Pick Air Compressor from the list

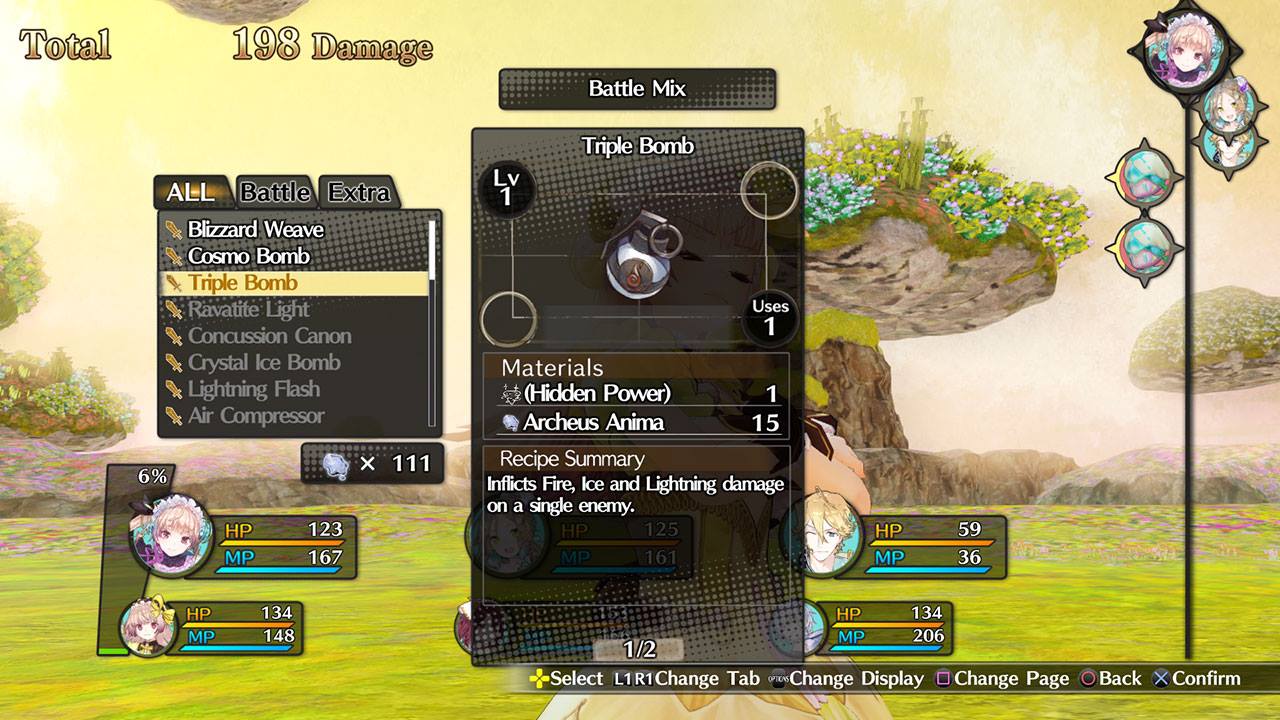click(256, 416)
